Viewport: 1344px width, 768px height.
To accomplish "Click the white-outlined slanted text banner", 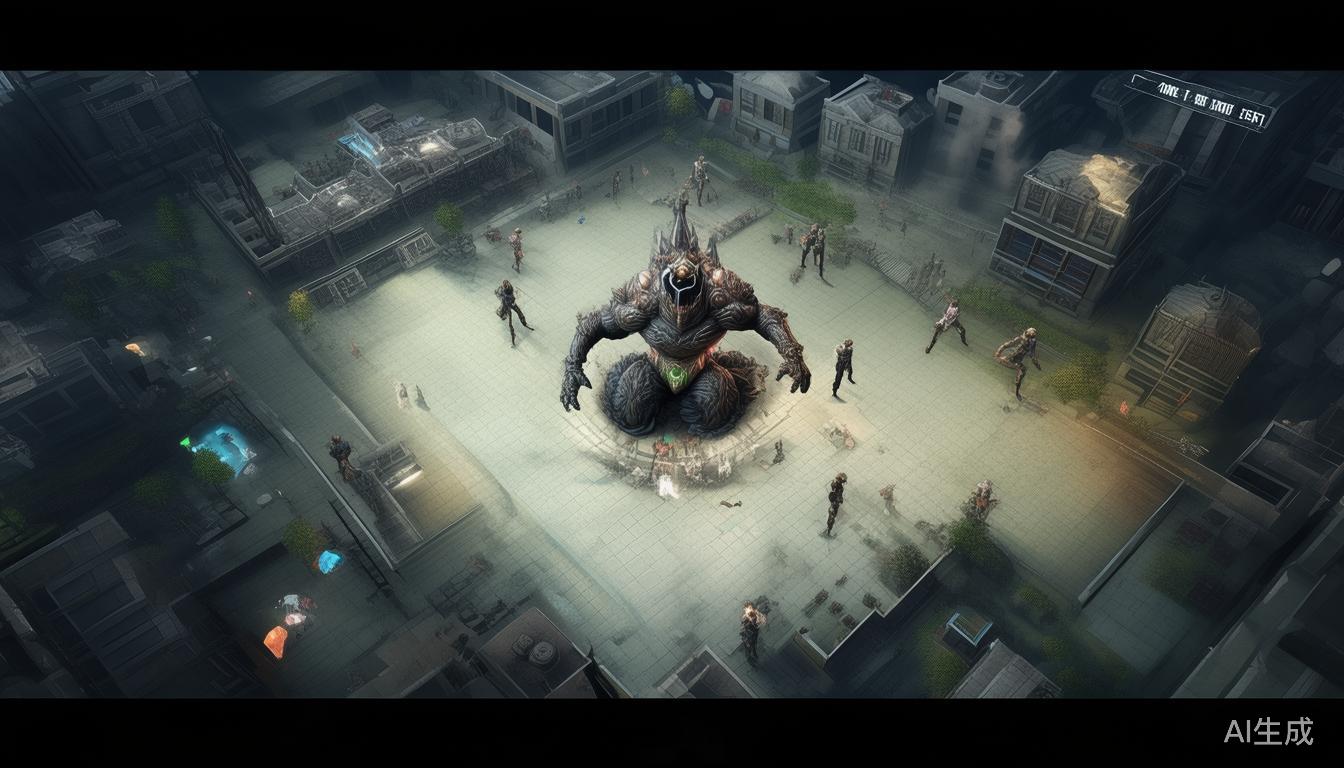I will click(x=1200, y=101).
